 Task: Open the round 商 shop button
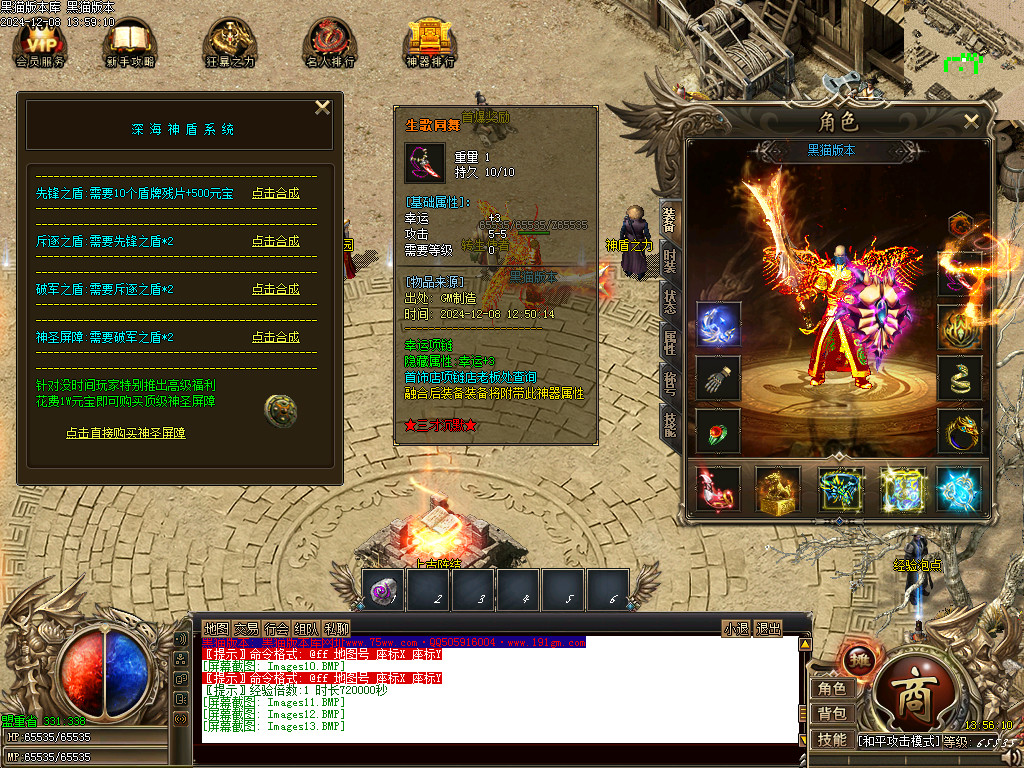(913, 699)
